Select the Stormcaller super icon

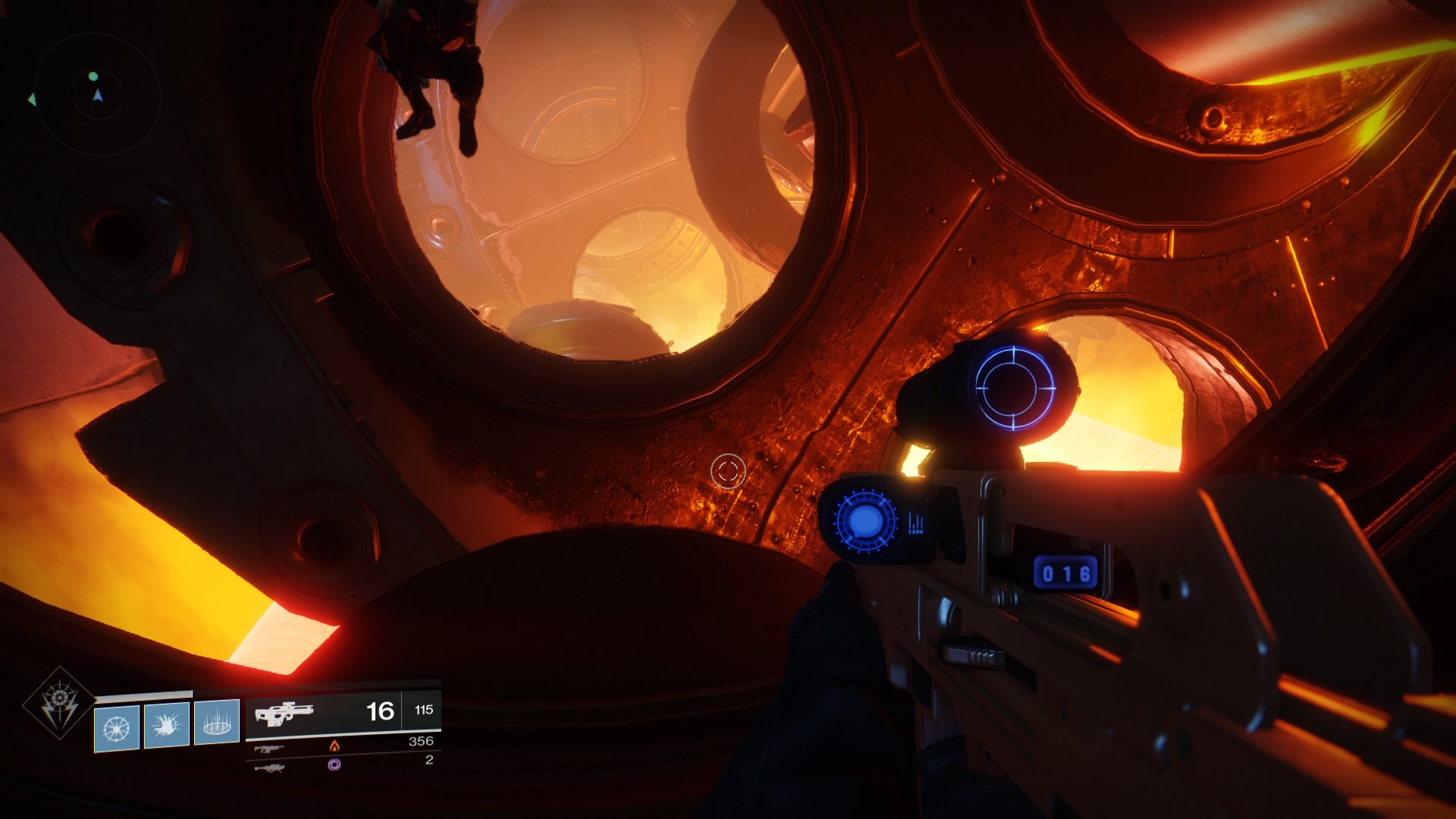59,702
